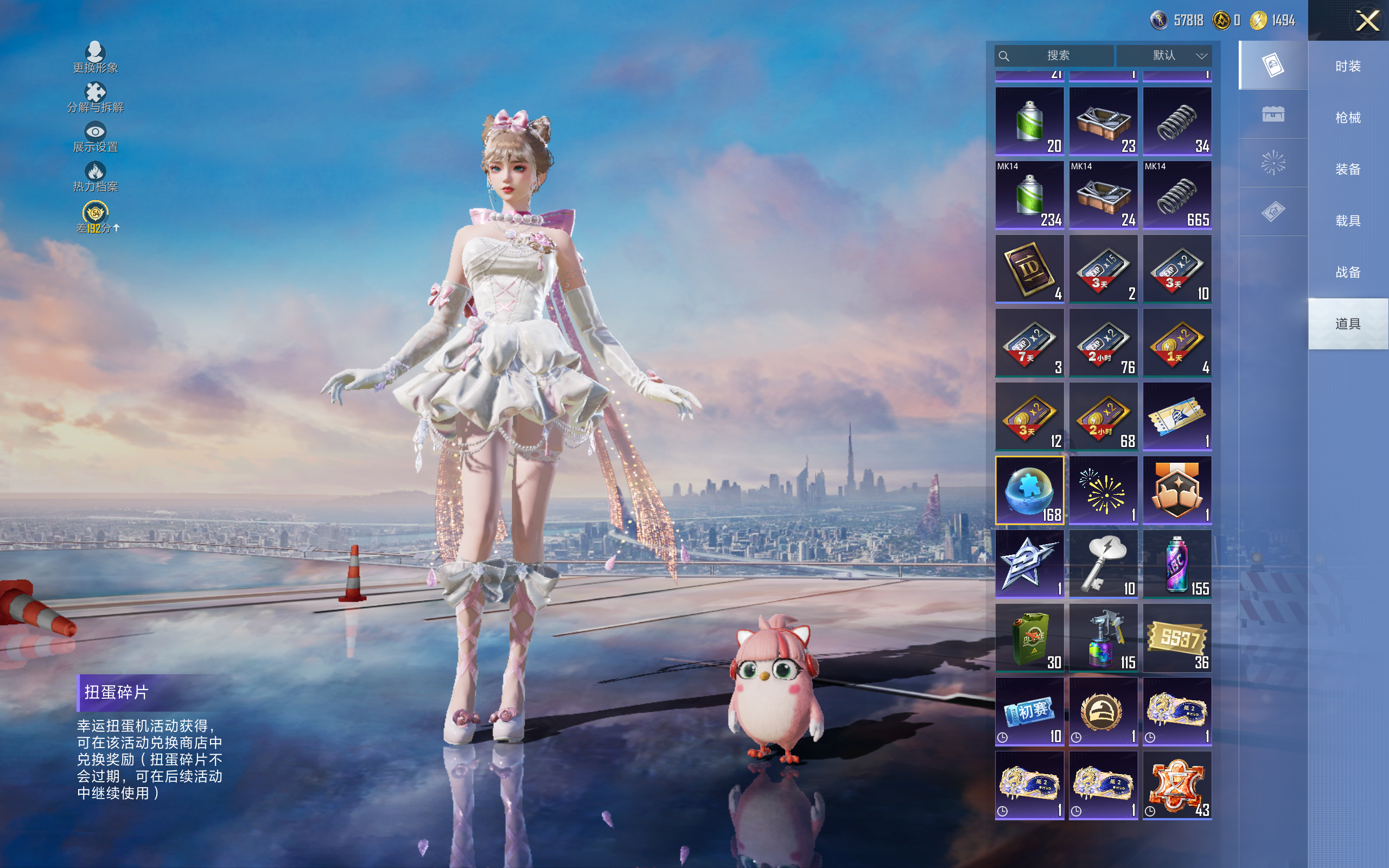Select the ID card item slot
1389x868 pixels.
(1029, 269)
